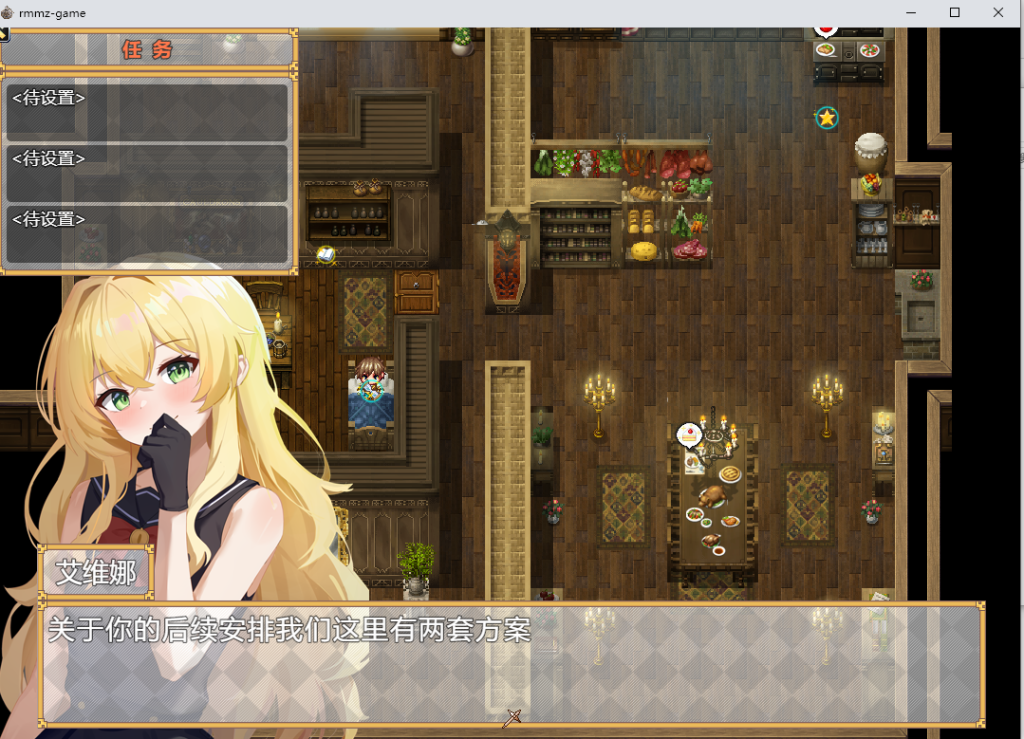Screen dimensions: 1024x739
Task: Maximize the rmmz-game window
Action: click(x=955, y=12)
